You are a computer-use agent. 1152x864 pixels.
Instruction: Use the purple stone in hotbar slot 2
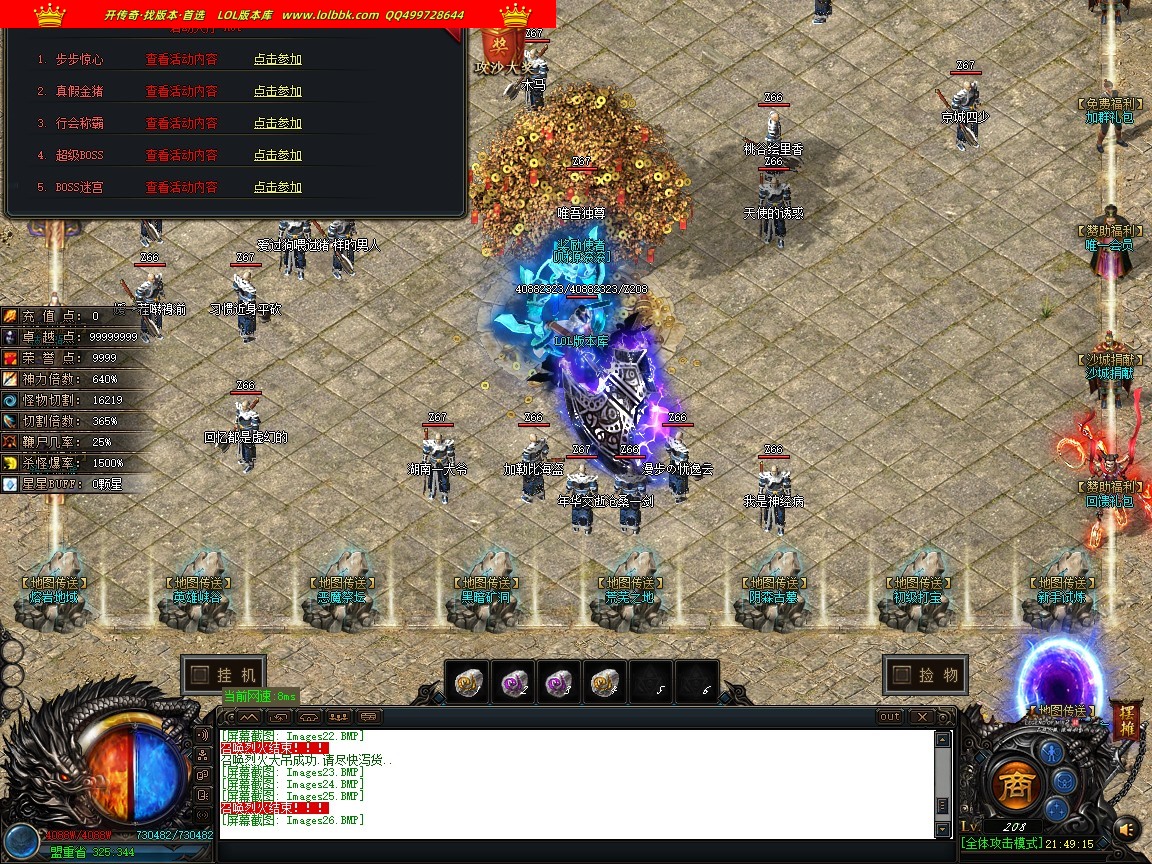point(515,682)
